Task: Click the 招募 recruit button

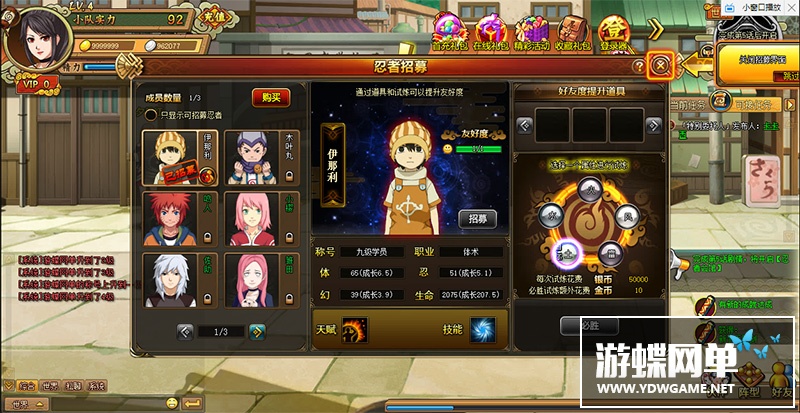Action: pyautogui.click(x=477, y=218)
